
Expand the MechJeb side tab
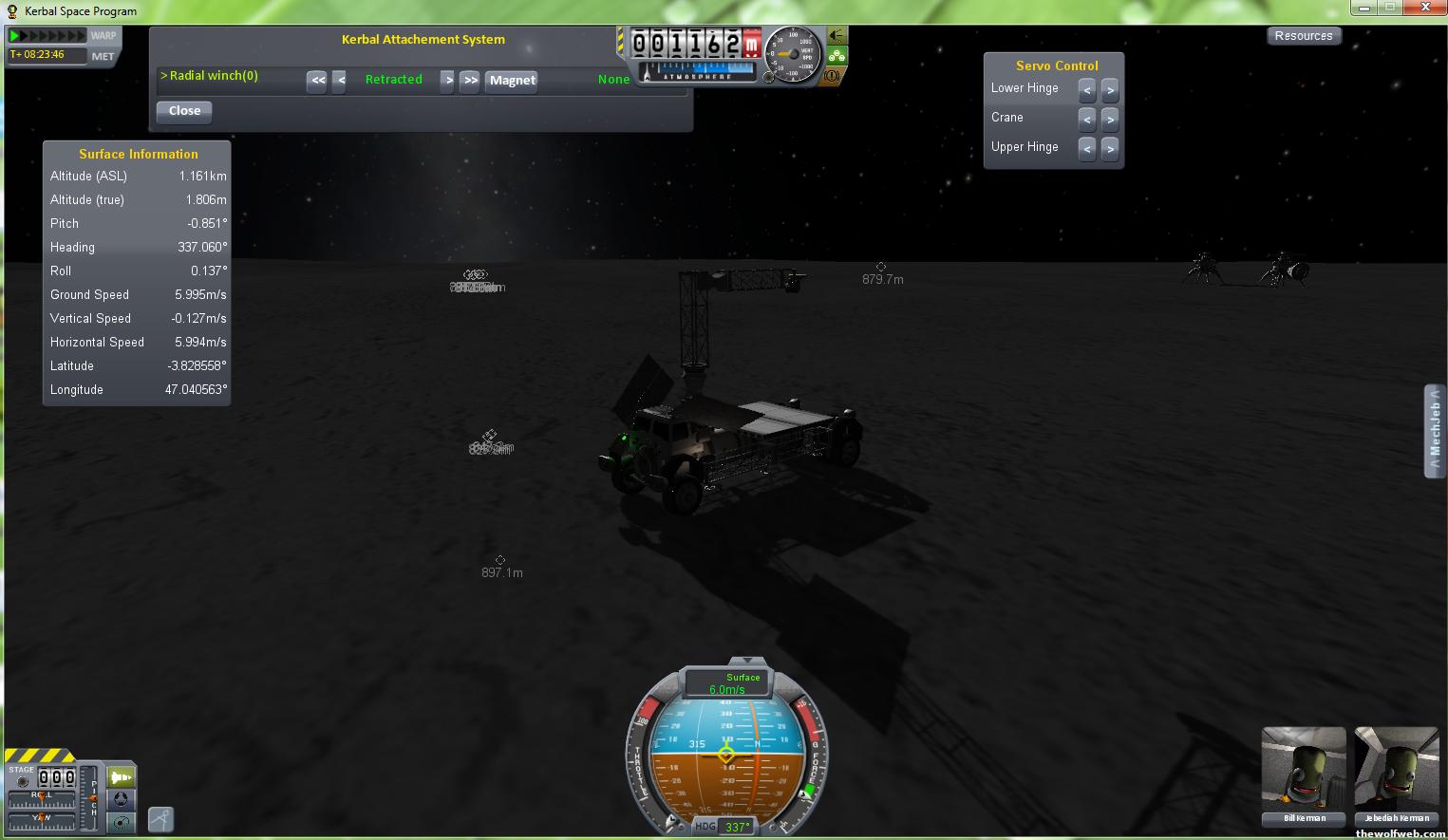[1435, 432]
